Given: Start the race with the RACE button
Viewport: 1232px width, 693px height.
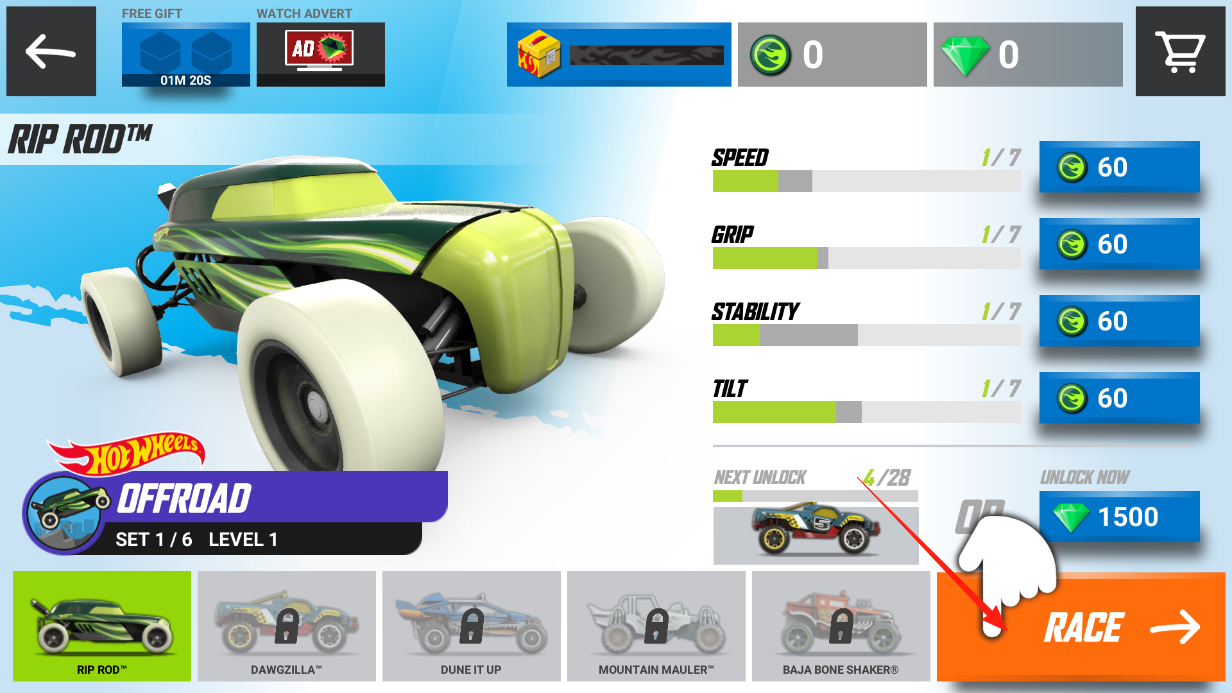Looking at the screenshot, I should [1082, 627].
